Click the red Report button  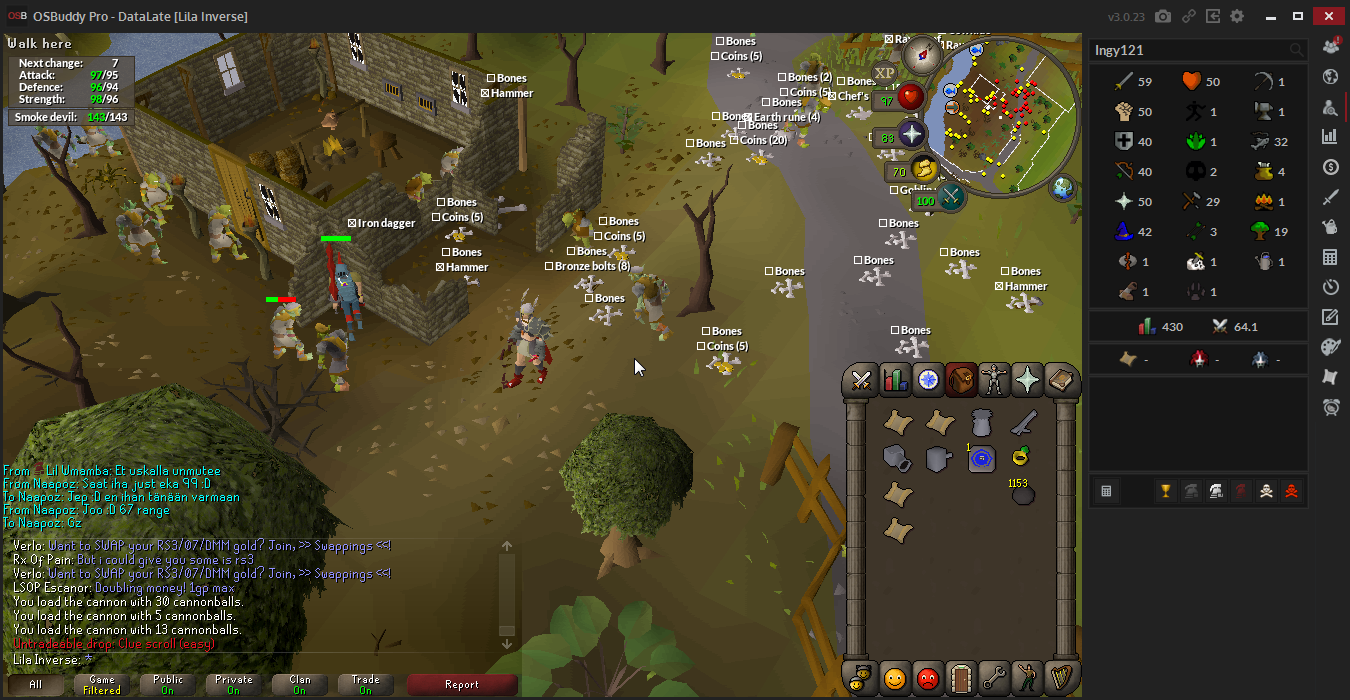[x=462, y=685]
